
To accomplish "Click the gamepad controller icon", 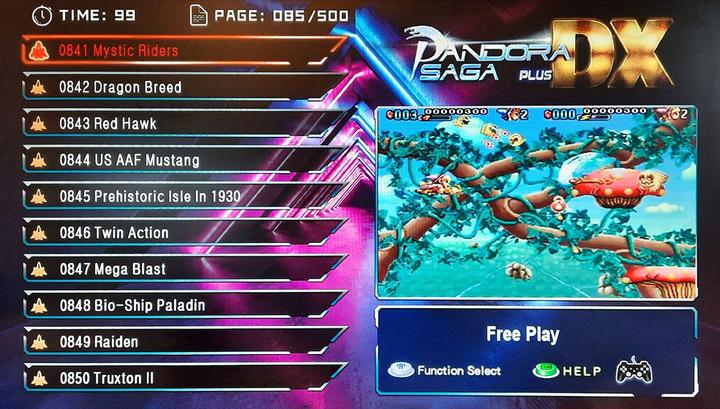I will 634,371.
